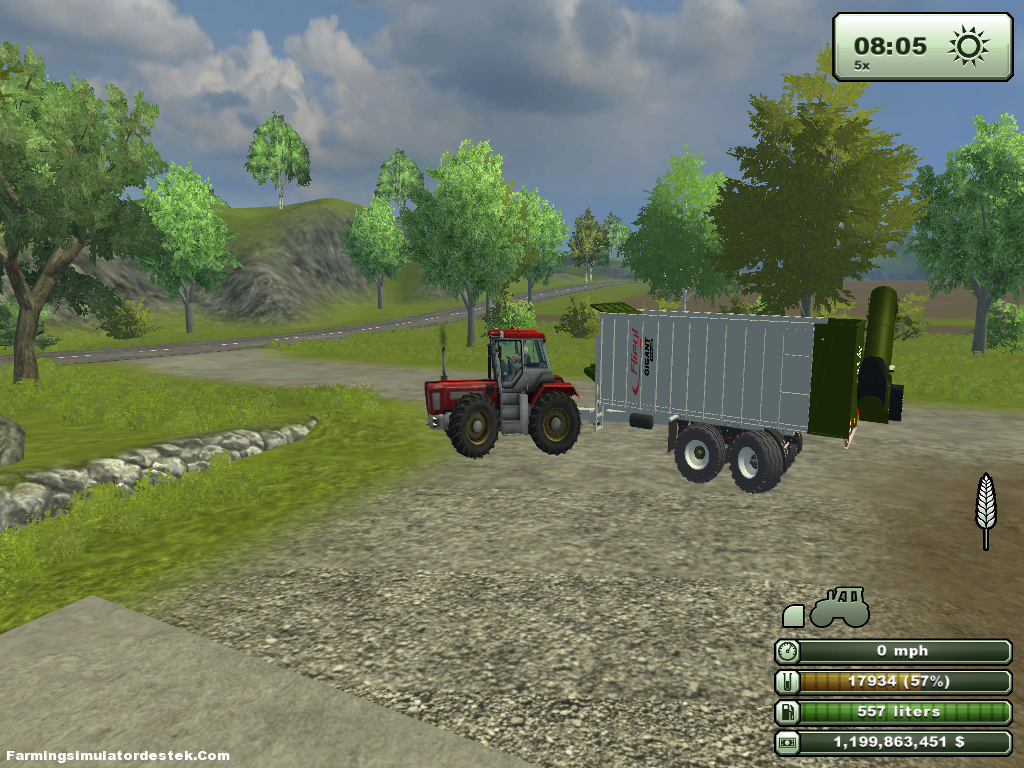The height and width of the screenshot is (768, 1024).
Task: Click the tractor and trailer icon
Action: pos(827,608)
